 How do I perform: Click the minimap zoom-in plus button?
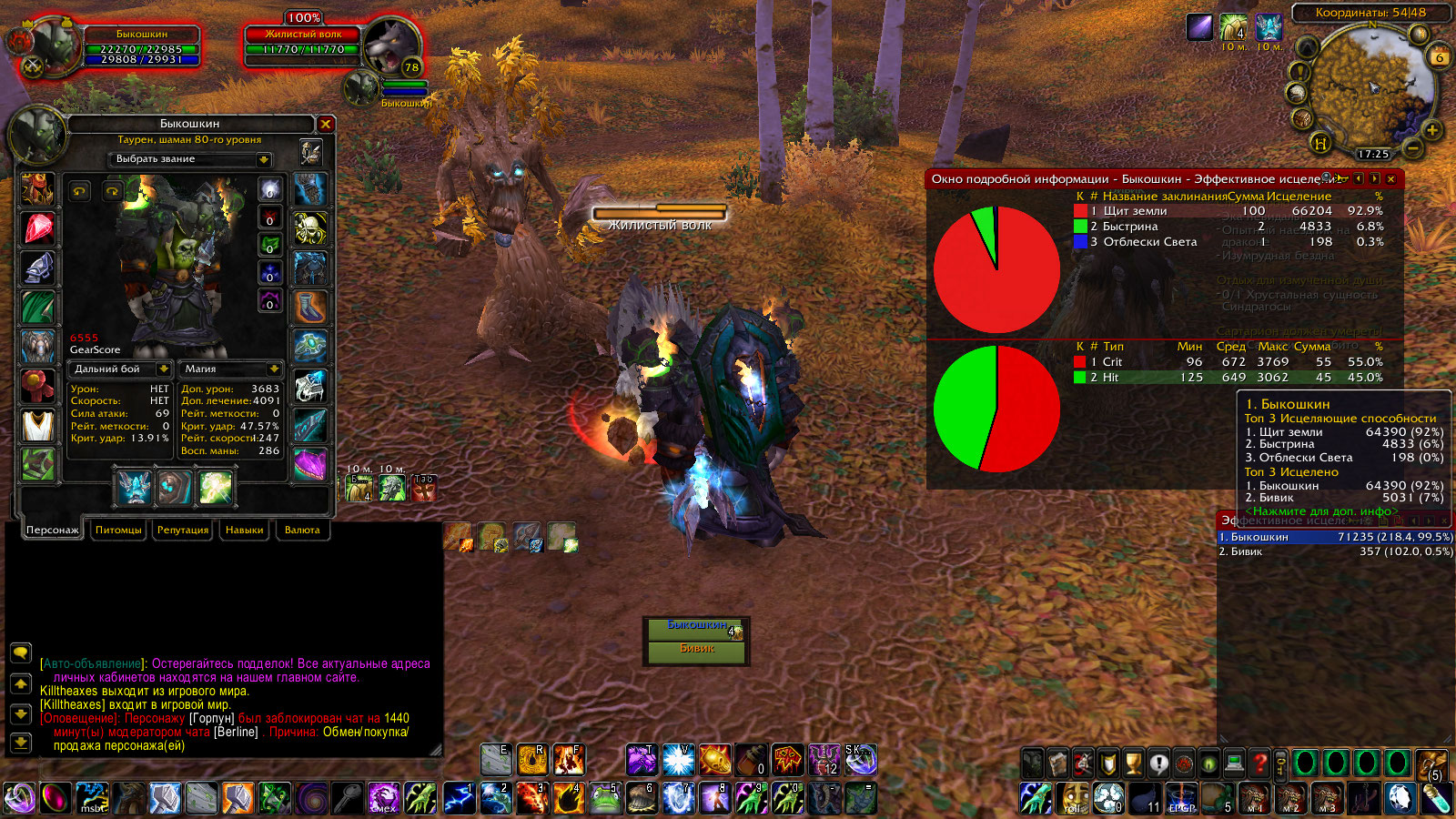pos(1431,130)
